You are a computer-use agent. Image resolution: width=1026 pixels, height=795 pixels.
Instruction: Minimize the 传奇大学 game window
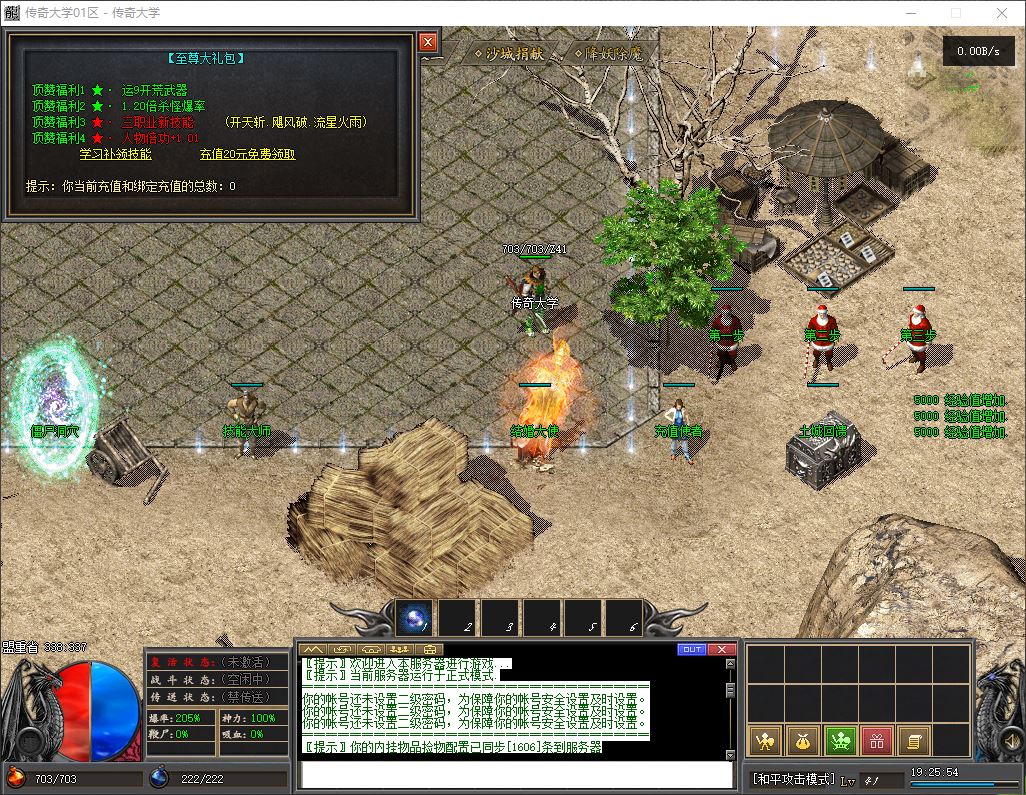(x=910, y=13)
